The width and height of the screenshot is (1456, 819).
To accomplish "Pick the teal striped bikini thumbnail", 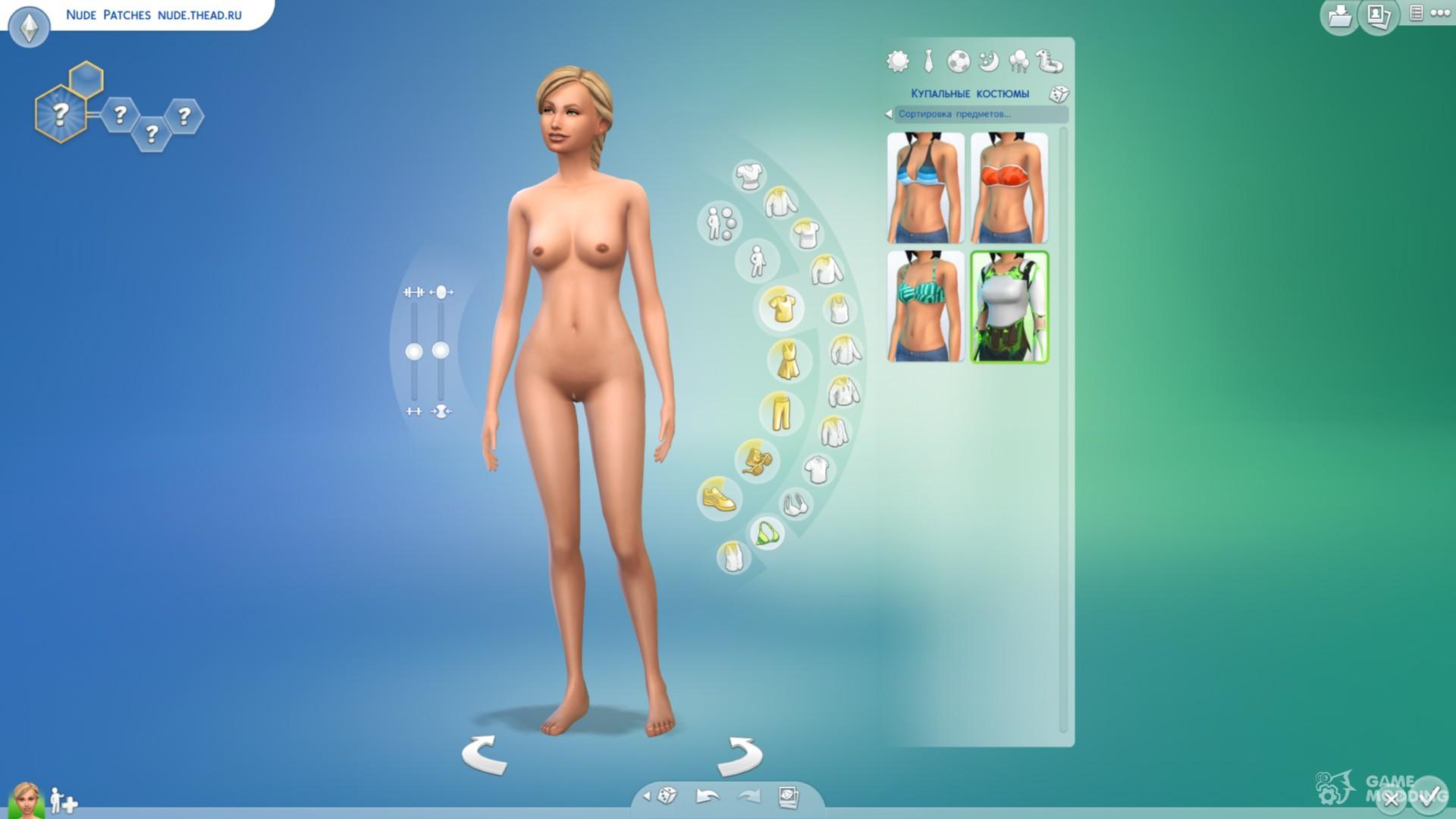I will click(926, 306).
